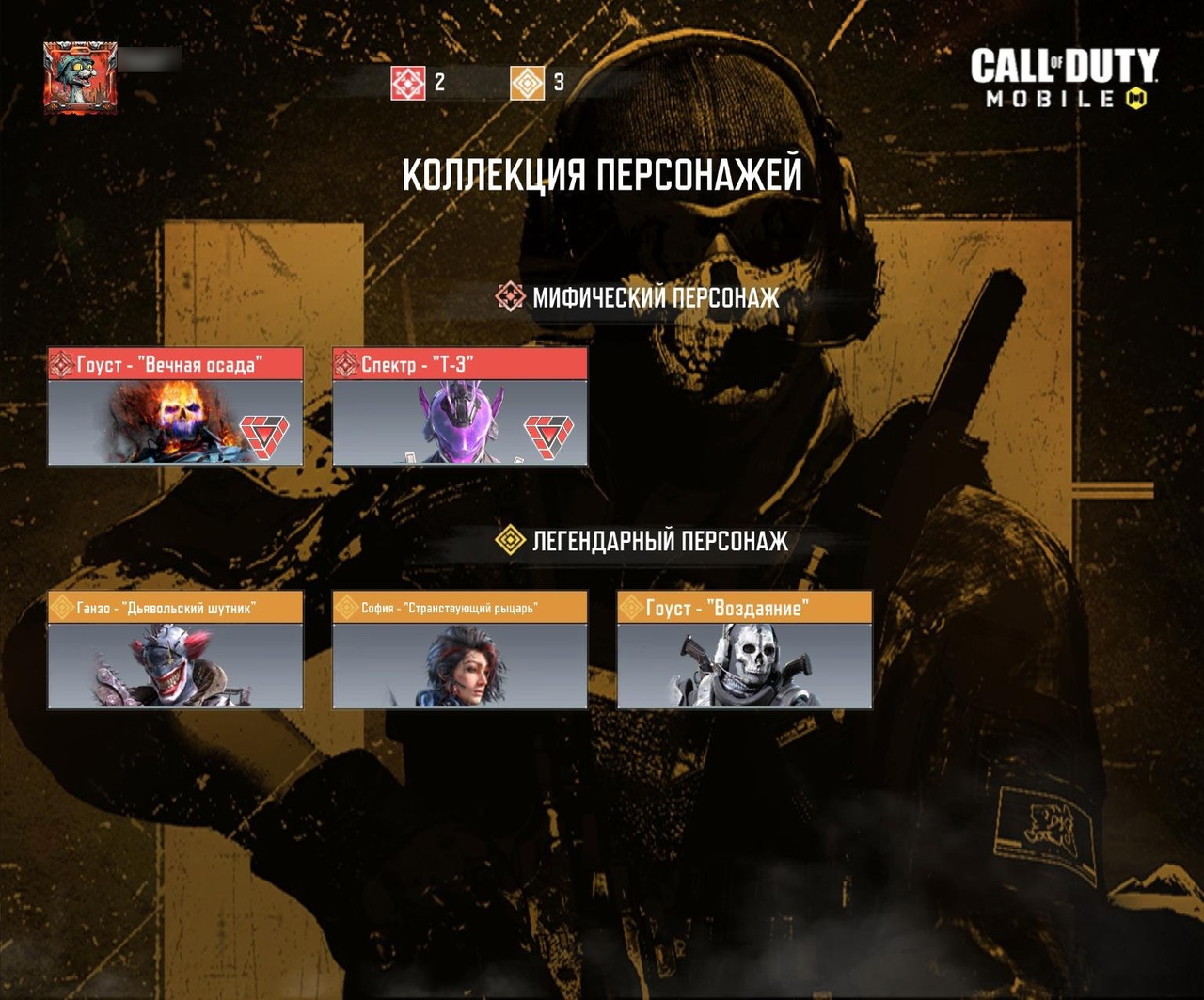Open the player avatar profile picture
Viewport: 1204px width, 1000px height.
(80, 78)
